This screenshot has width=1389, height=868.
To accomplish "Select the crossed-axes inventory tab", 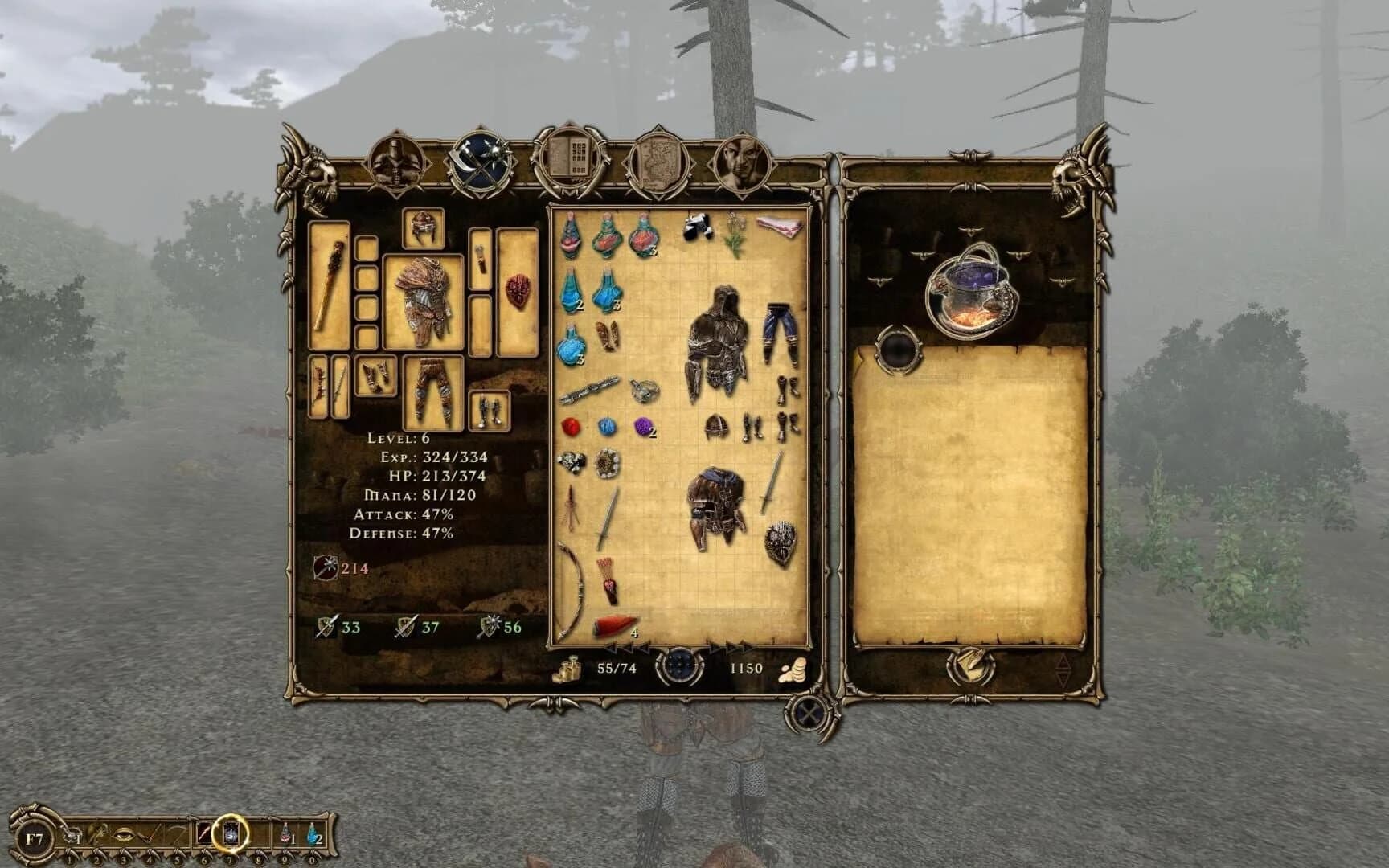I will pyautogui.click(x=481, y=158).
